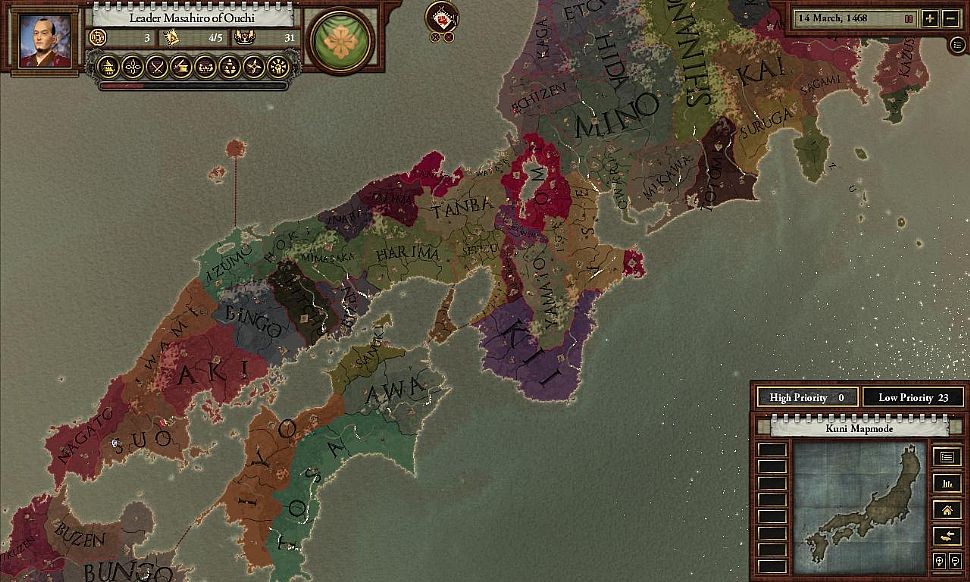
Task: Pause the game beside the date
Action: pyautogui.click(x=909, y=18)
